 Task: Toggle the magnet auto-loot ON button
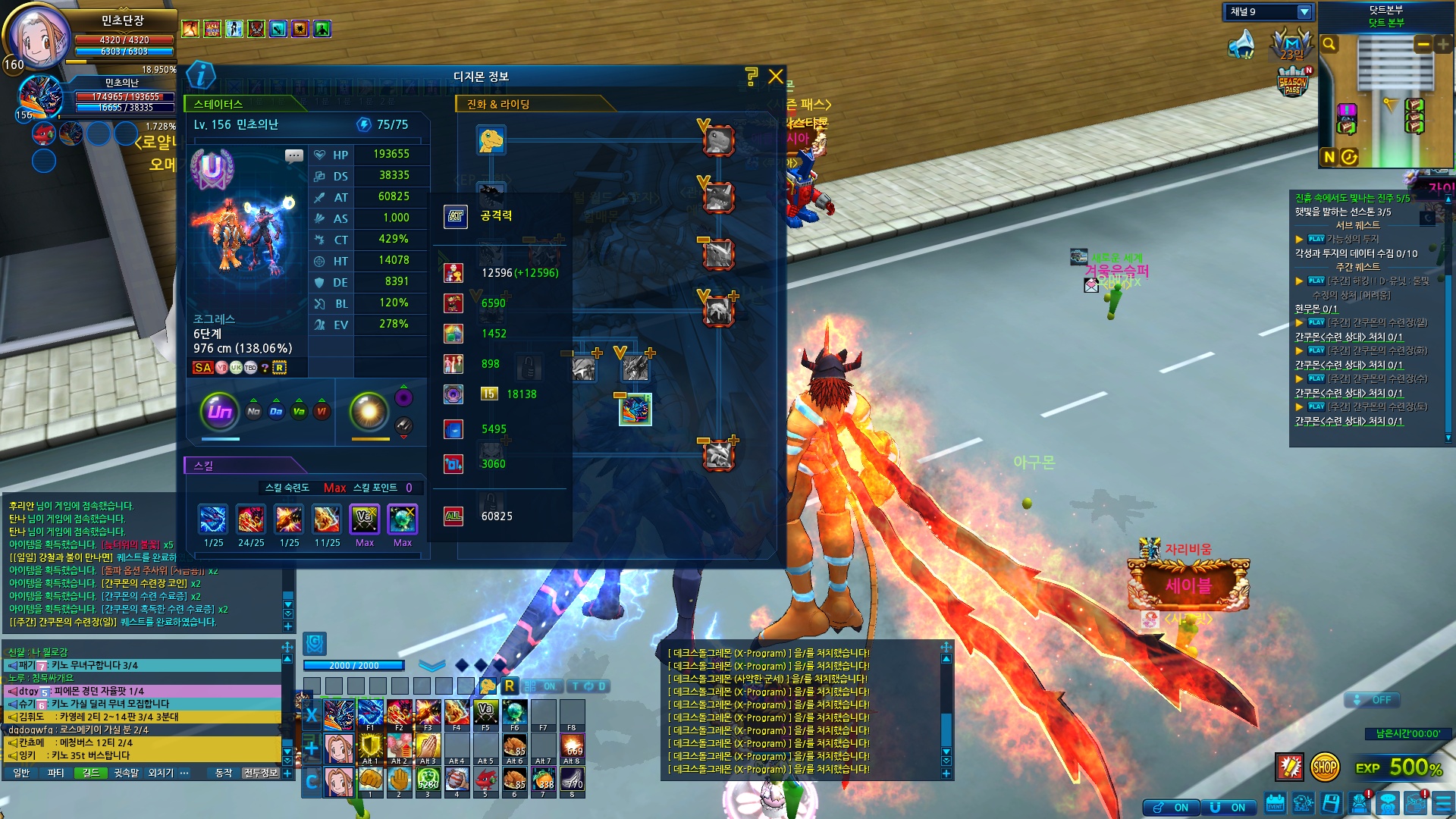[x=1227, y=808]
